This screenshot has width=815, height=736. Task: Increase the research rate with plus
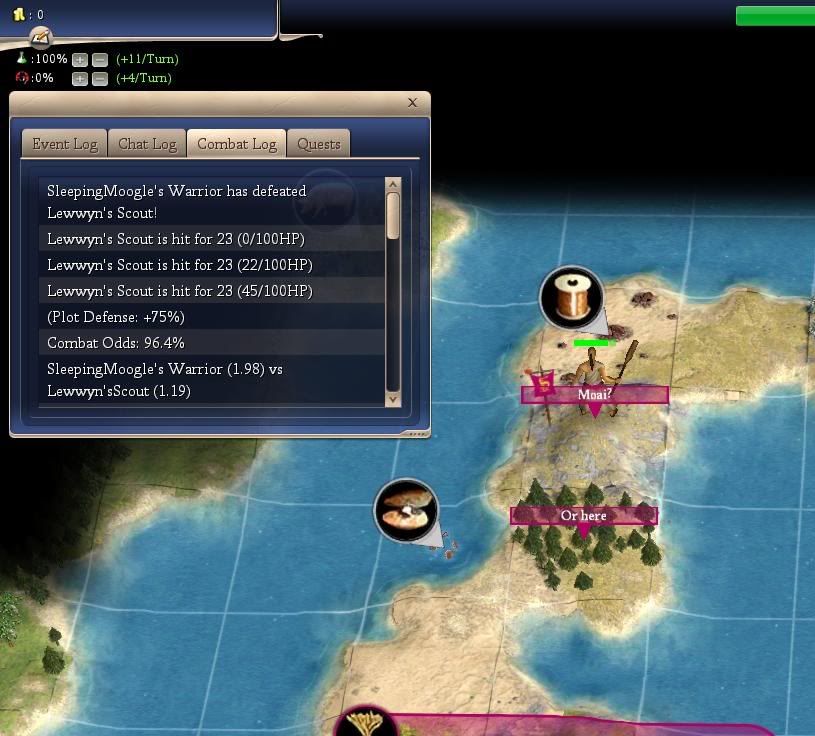pos(80,60)
